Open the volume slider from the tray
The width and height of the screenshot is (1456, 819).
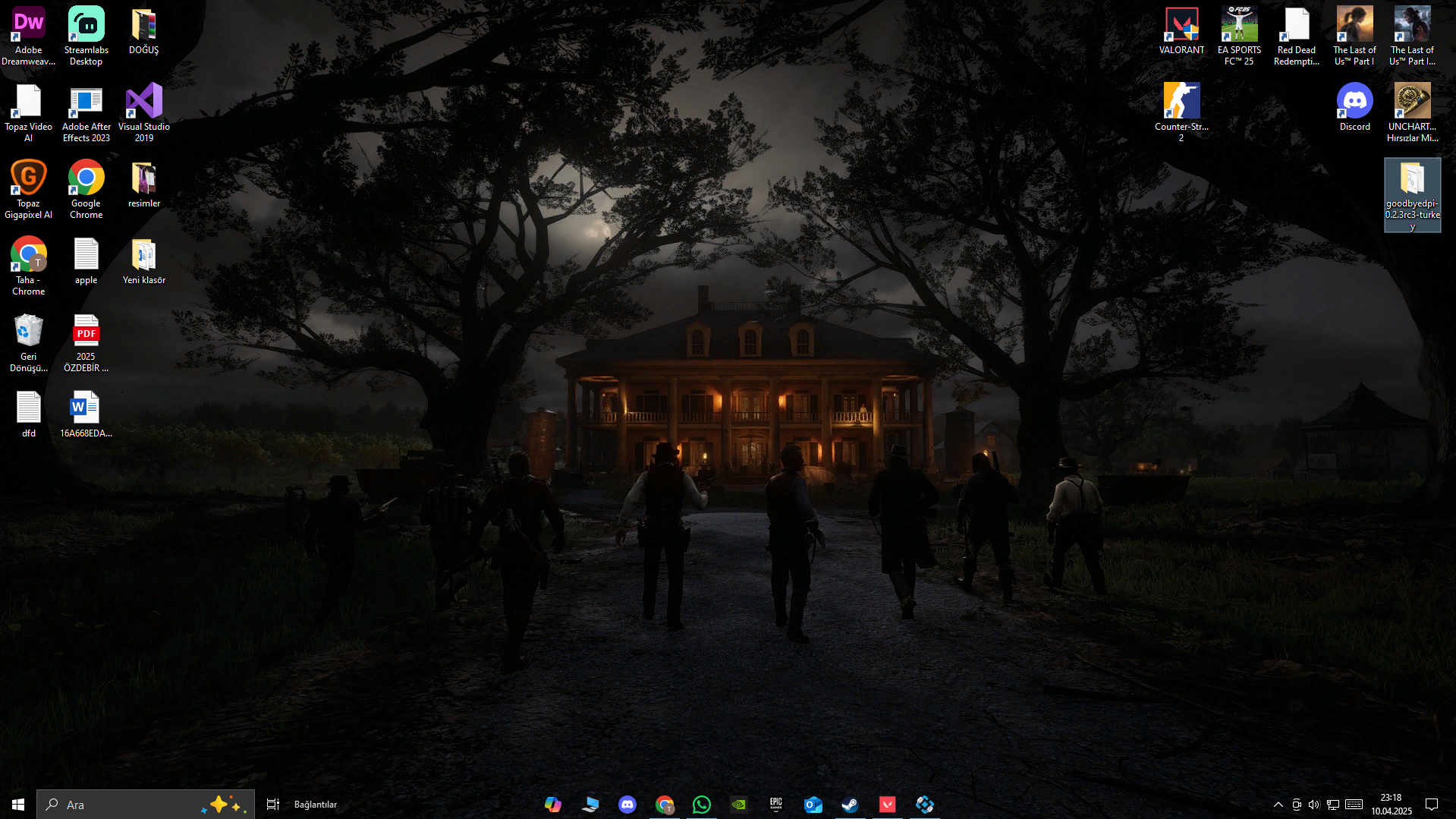[1314, 805]
